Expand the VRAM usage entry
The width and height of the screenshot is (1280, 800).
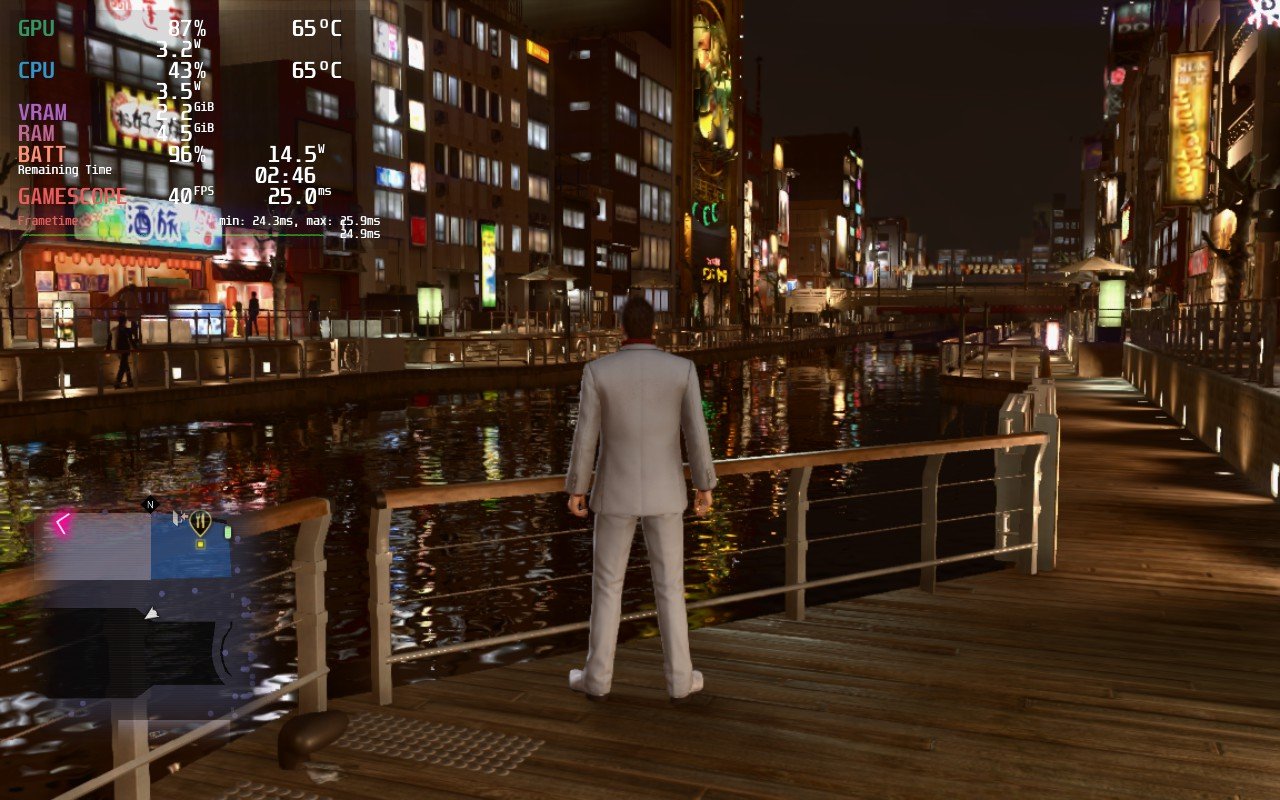coord(40,112)
